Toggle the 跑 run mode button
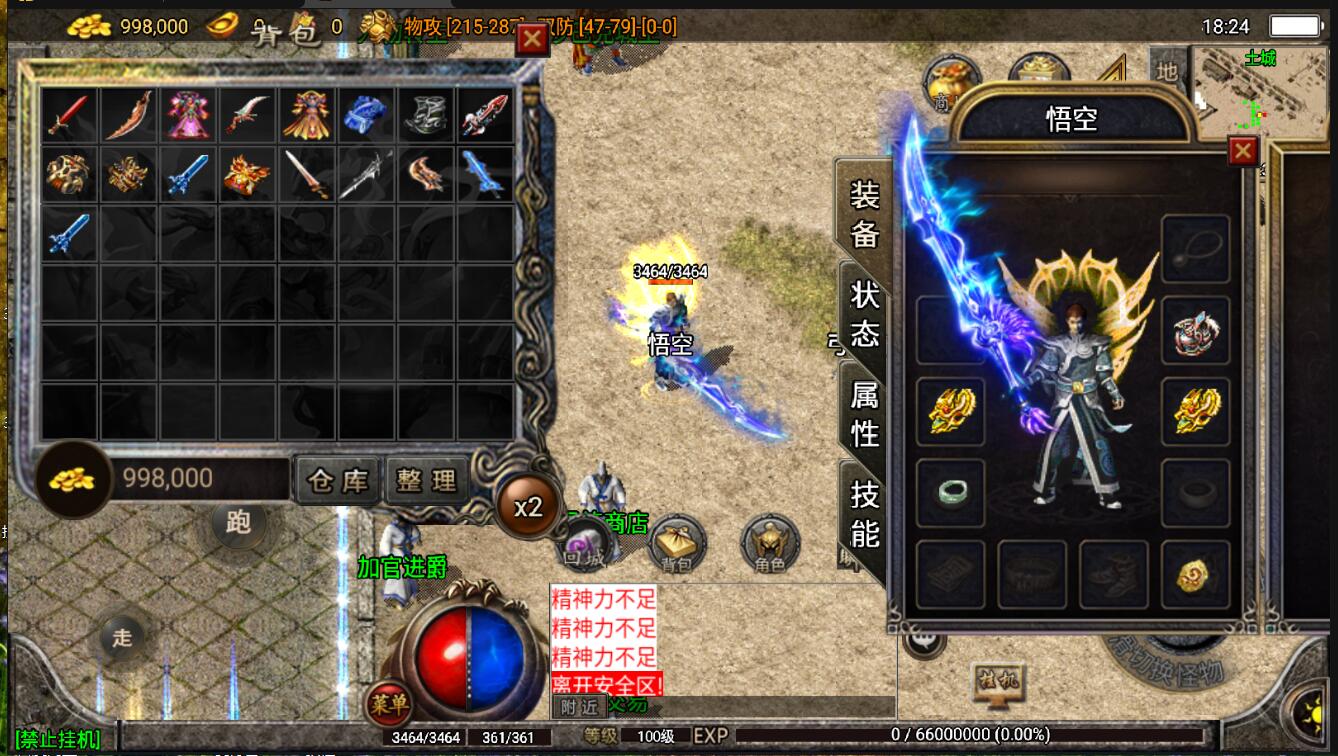Image resolution: width=1338 pixels, height=756 pixels. 238,522
